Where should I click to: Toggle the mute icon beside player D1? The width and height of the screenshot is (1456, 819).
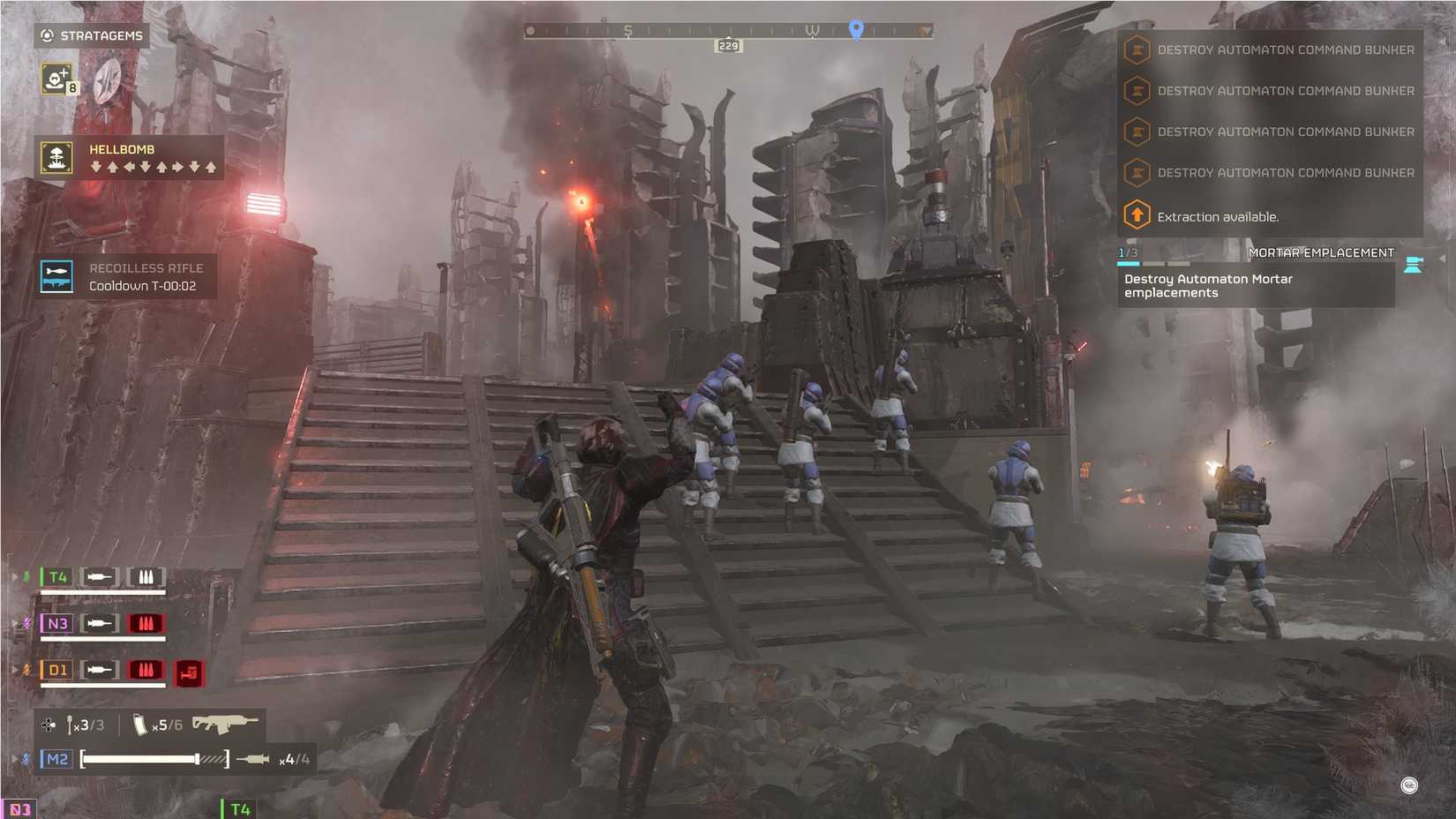coord(26,670)
